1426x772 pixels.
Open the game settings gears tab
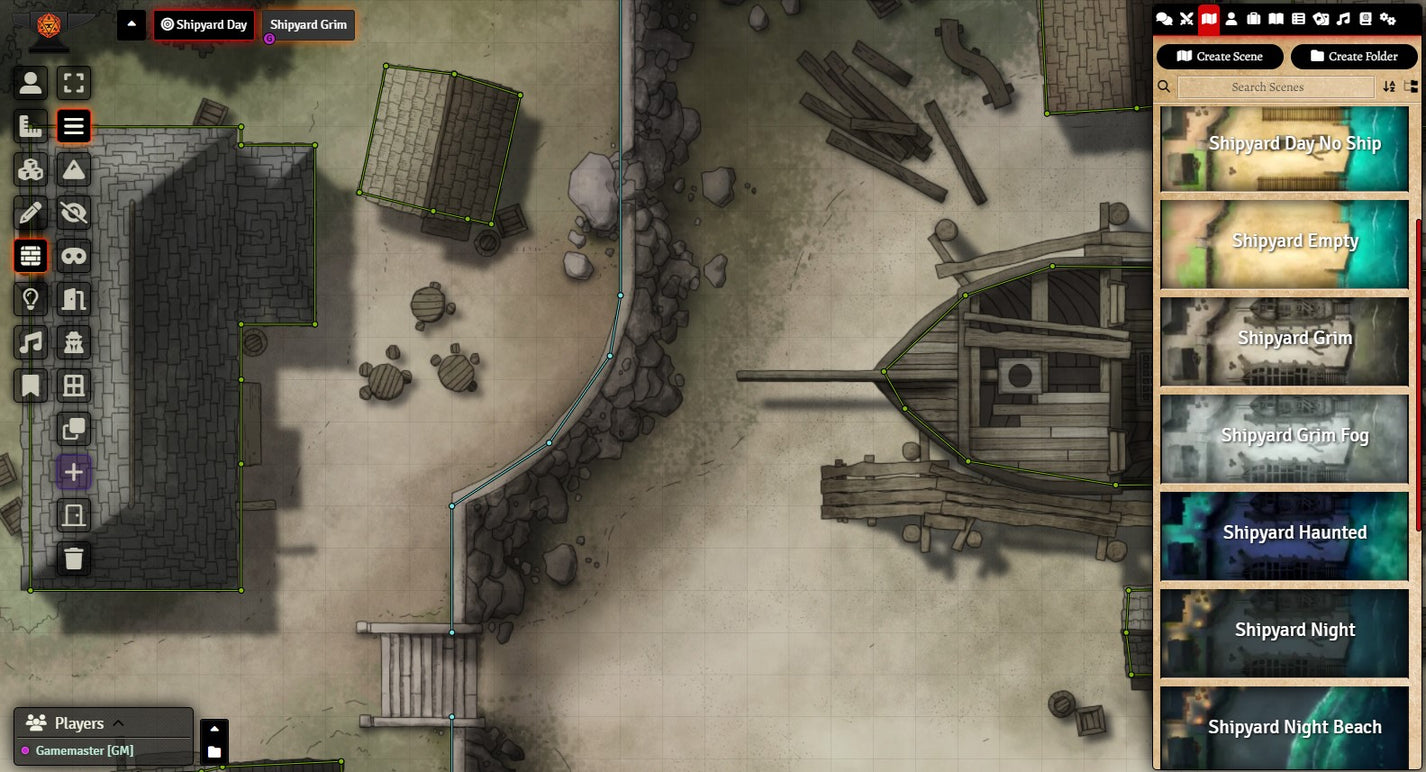point(1387,18)
